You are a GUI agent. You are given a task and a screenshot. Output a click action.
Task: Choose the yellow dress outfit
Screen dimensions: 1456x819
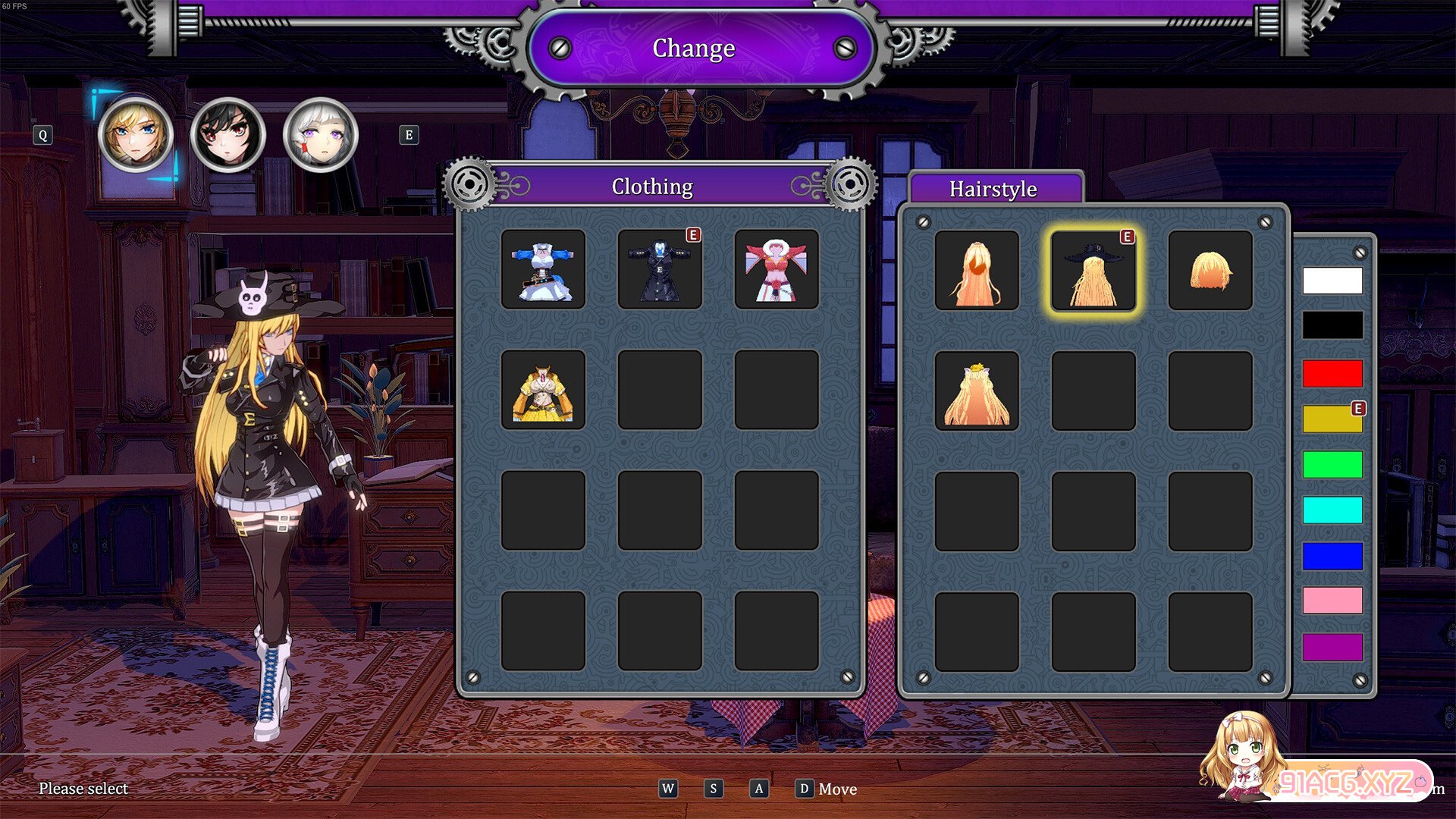click(x=543, y=390)
